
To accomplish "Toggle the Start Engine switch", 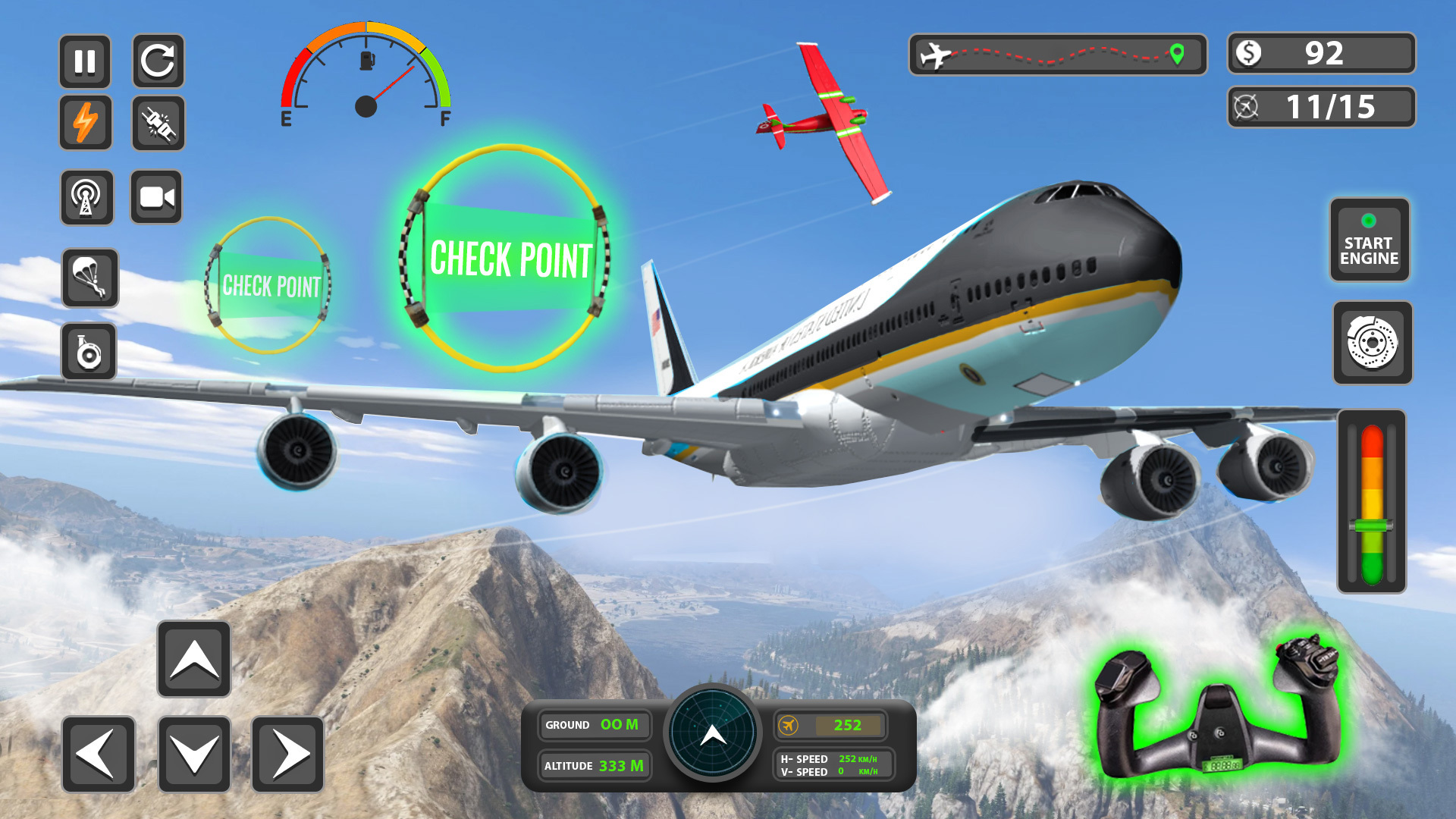I will click(x=1370, y=240).
